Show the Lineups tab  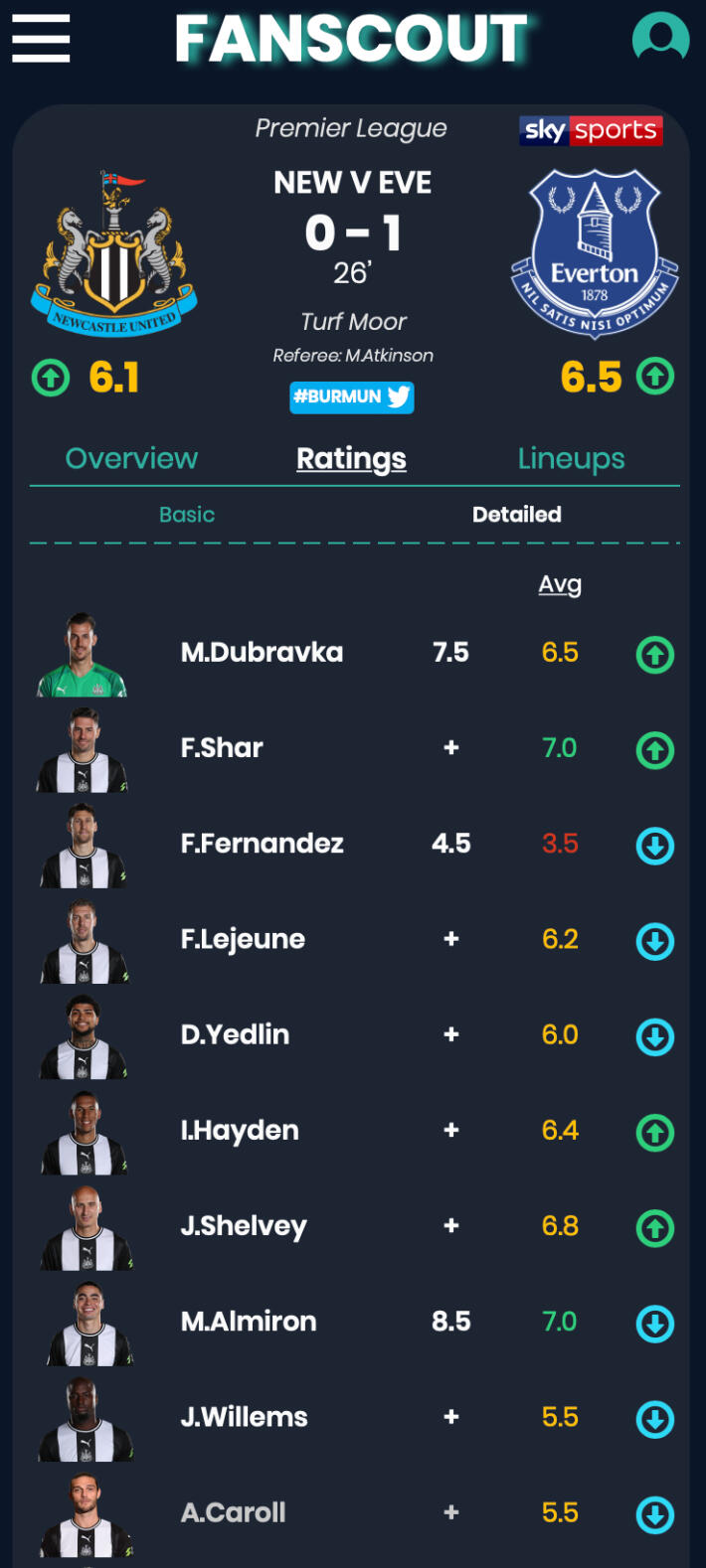(x=571, y=458)
